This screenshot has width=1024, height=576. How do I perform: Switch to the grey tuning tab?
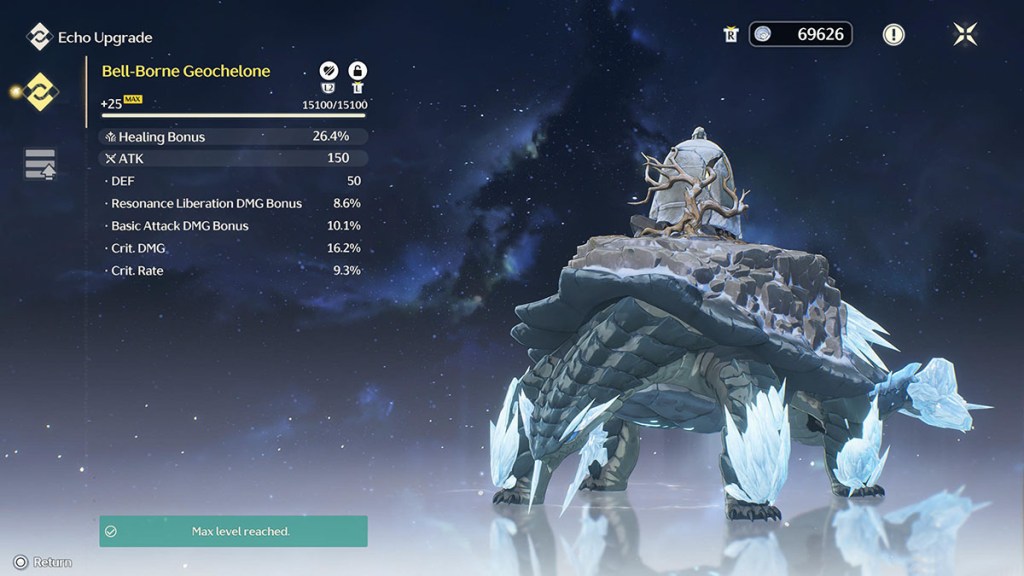click(x=41, y=164)
